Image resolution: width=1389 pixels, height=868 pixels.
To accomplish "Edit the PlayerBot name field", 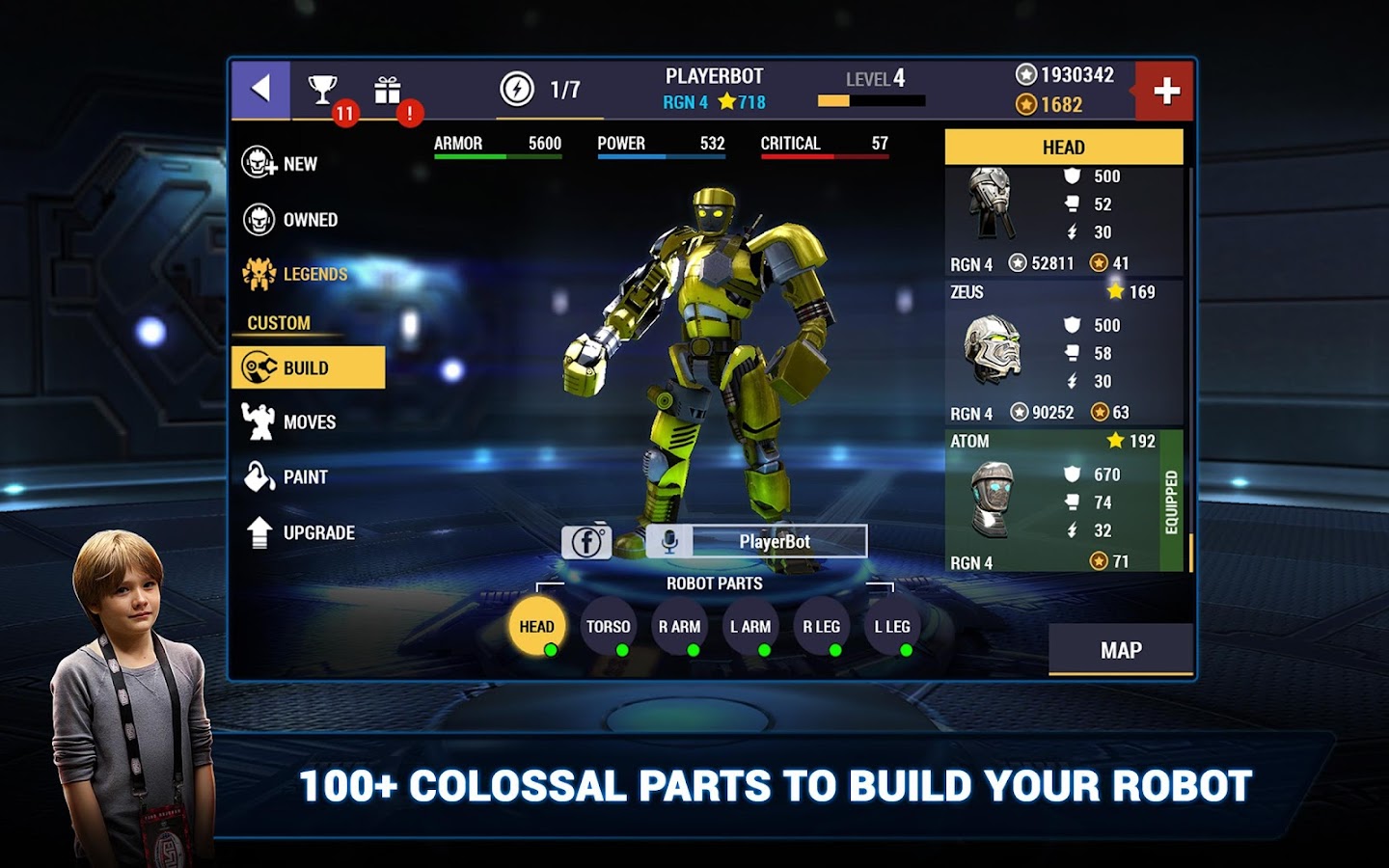I will (775, 542).
